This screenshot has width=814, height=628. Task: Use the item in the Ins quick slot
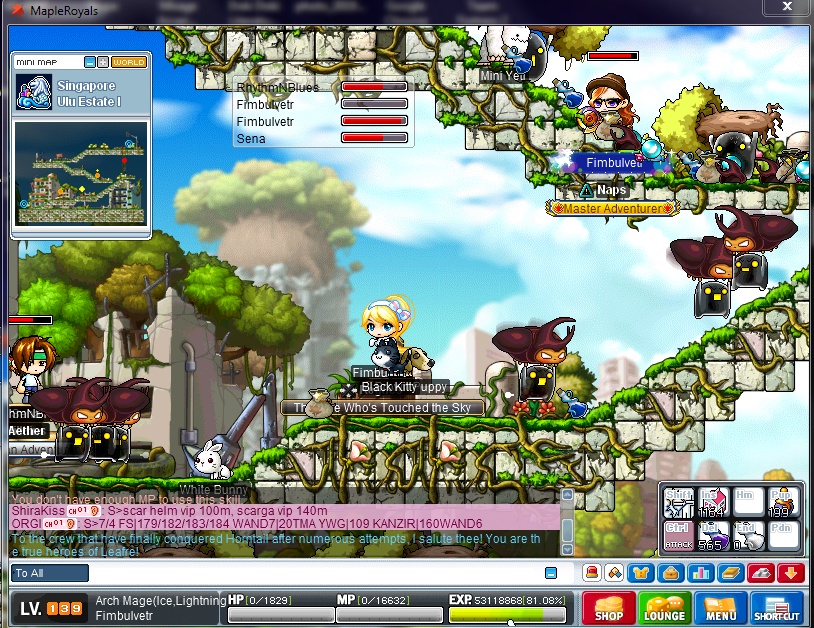click(710, 502)
